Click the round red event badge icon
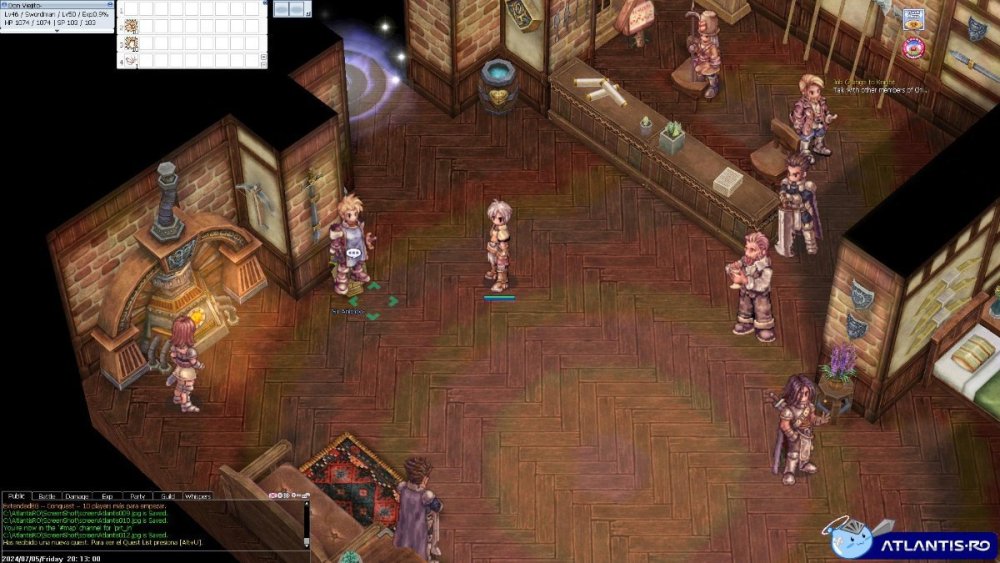This screenshot has width=1000, height=563. pos(913,47)
